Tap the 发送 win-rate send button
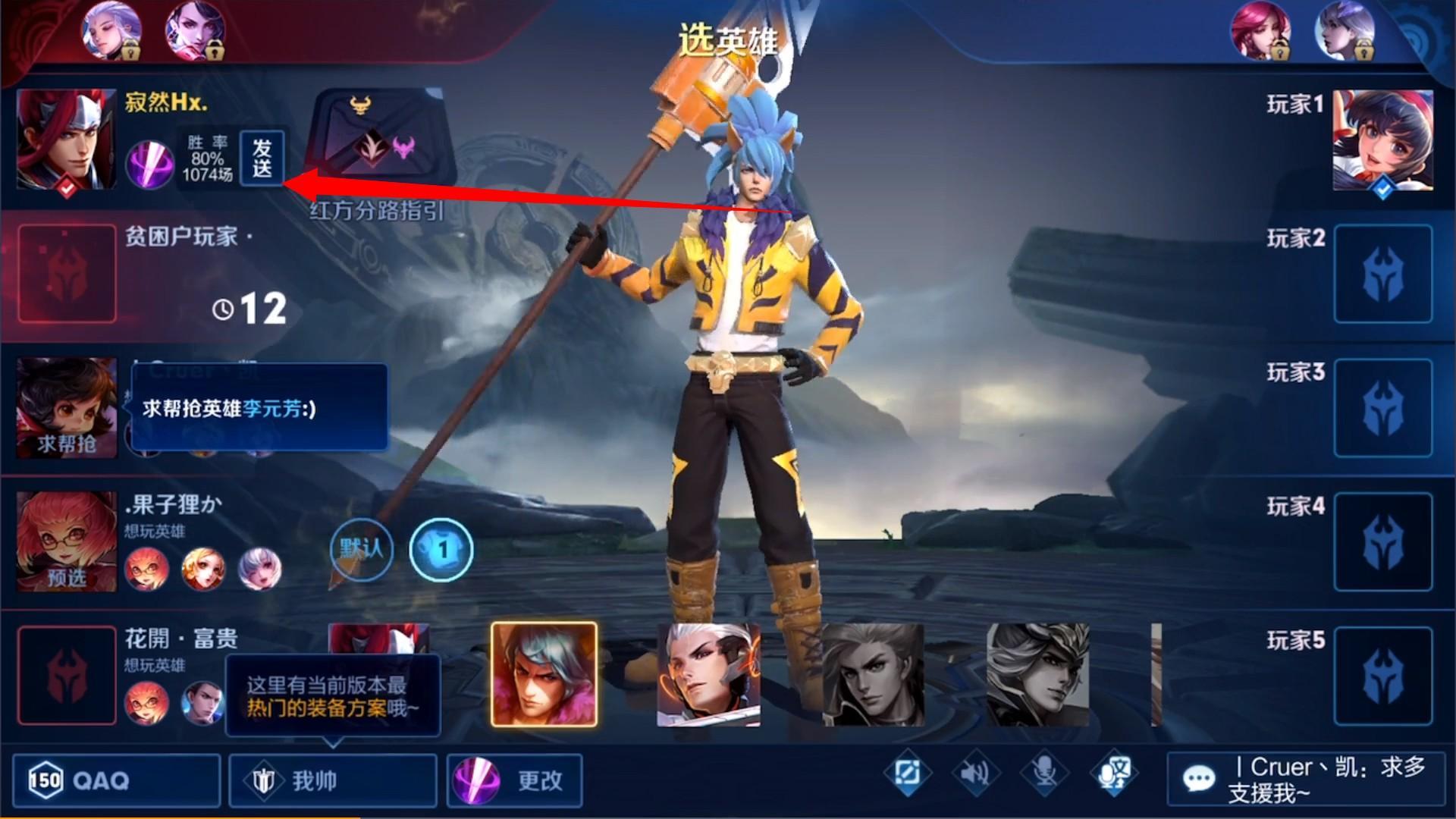Viewport: 1456px width, 819px height. tap(262, 158)
